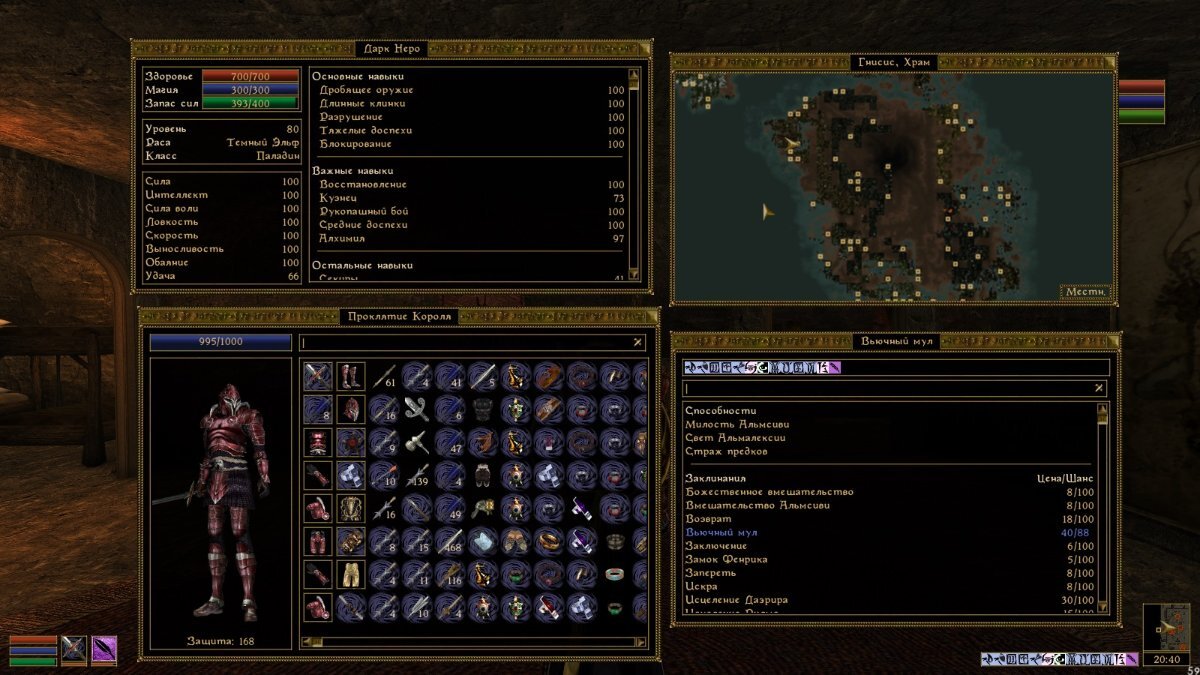Click the purple magic icon on HUD
The image size is (1200, 675).
[x=105, y=650]
